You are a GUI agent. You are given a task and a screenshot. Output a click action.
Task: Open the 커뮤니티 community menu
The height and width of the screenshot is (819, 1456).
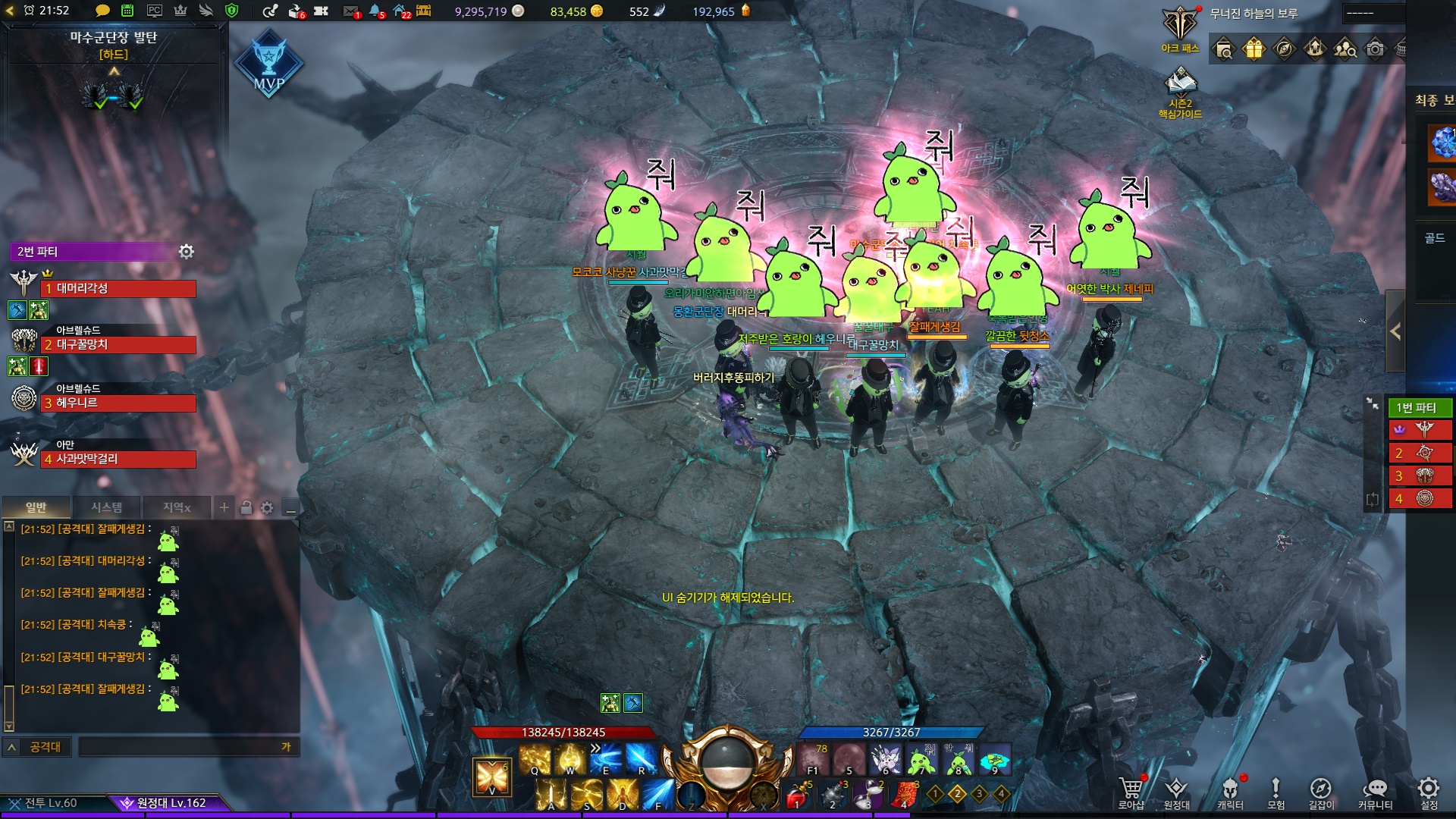click(x=1375, y=791)
